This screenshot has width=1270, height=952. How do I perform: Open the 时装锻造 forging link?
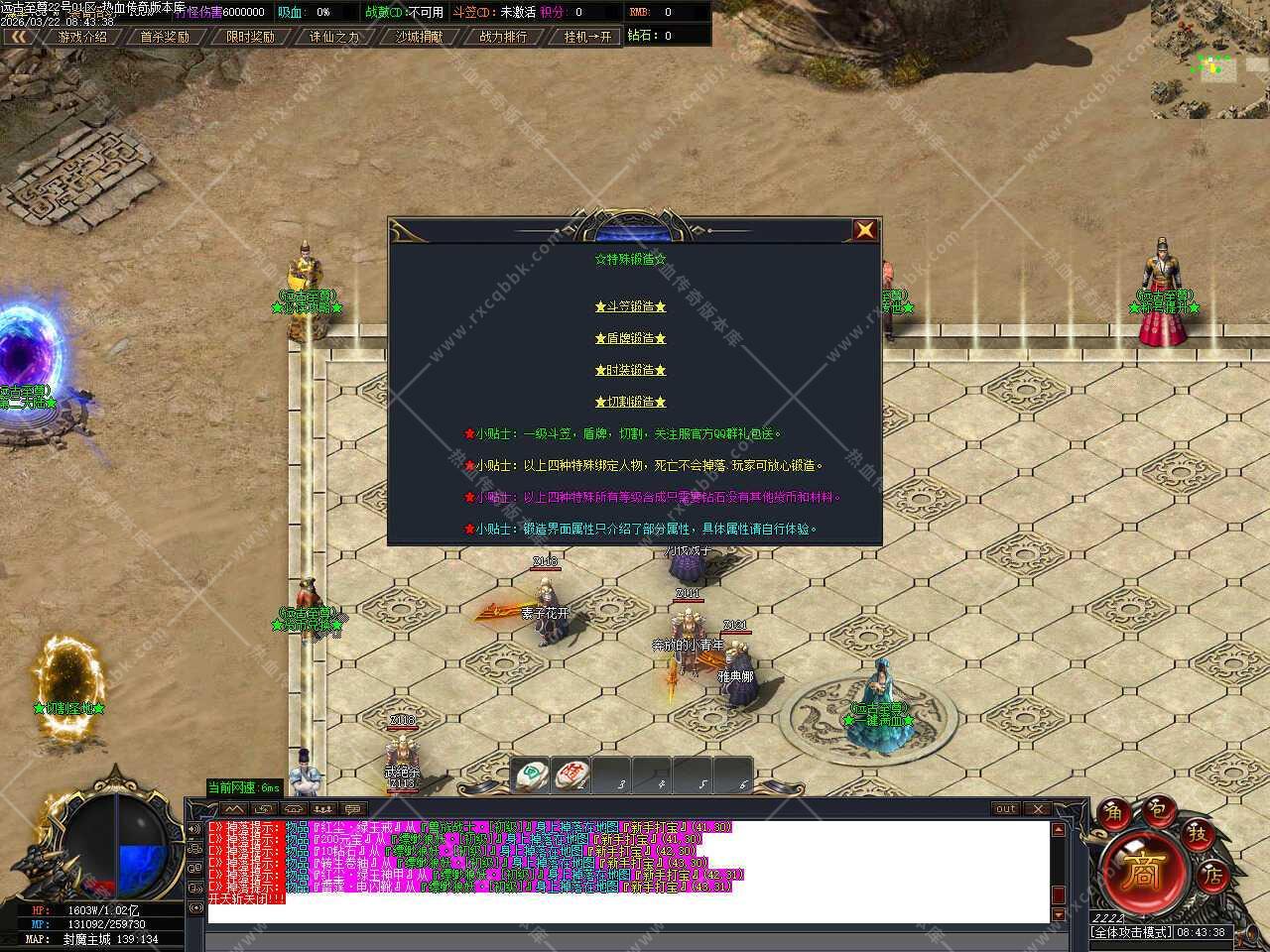630,371
